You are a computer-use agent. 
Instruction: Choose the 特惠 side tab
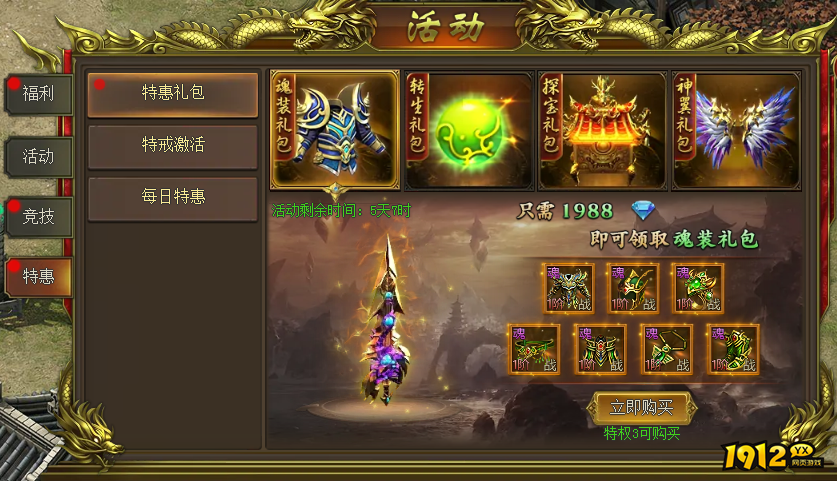(39, 276)
